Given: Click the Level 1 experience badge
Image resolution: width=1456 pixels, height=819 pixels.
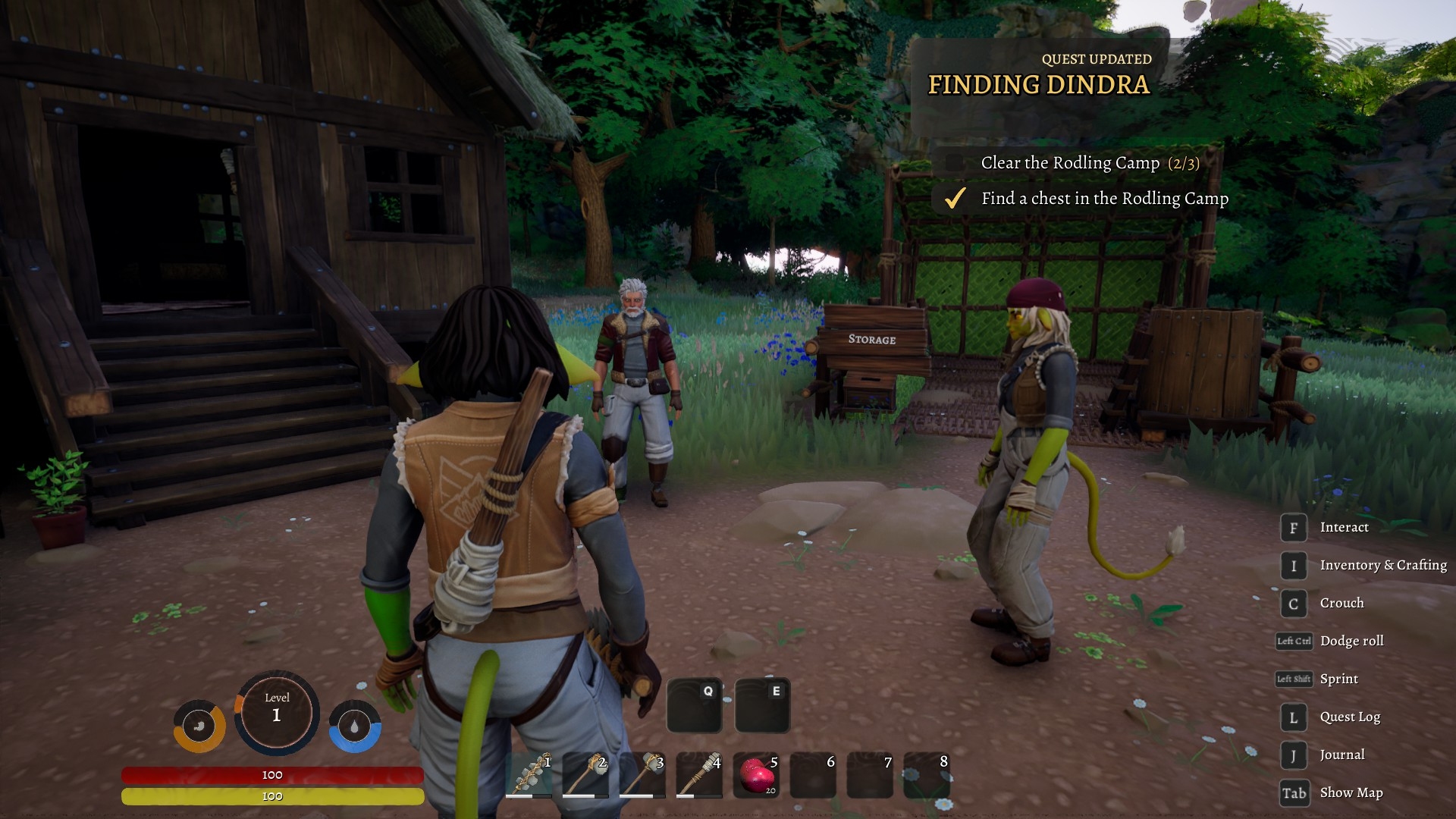Looking at the screenshot, I should click(276, 713).
